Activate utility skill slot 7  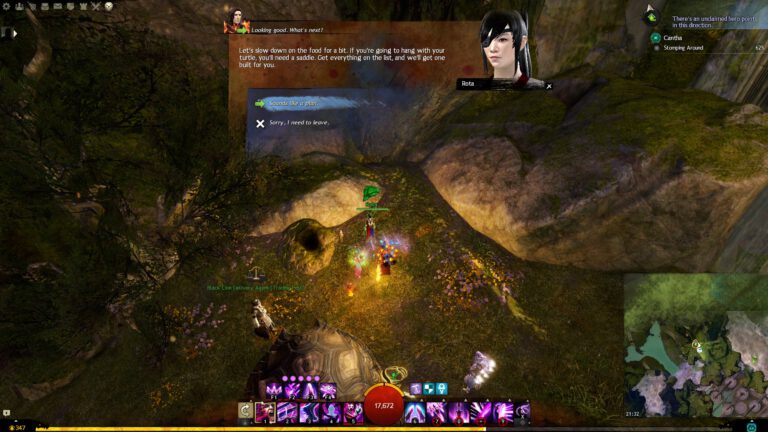pos(437,412)
